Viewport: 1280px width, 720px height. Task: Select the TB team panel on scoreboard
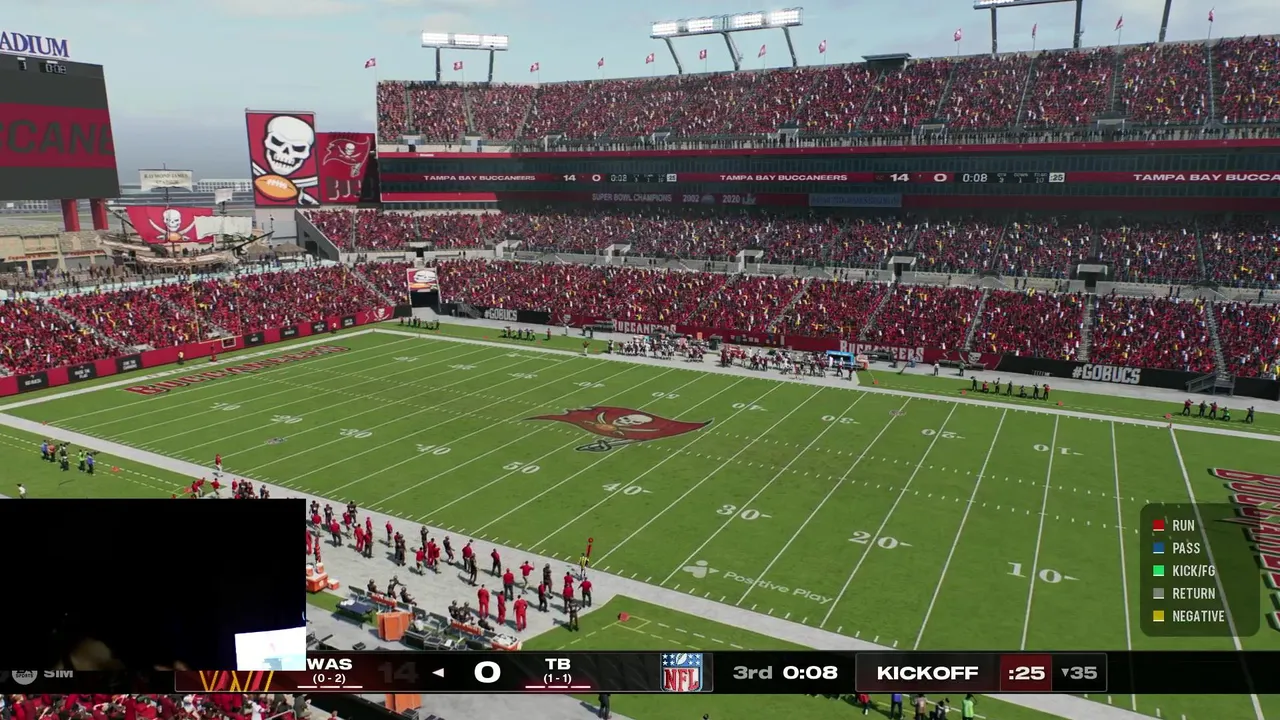tap(557, 671)
